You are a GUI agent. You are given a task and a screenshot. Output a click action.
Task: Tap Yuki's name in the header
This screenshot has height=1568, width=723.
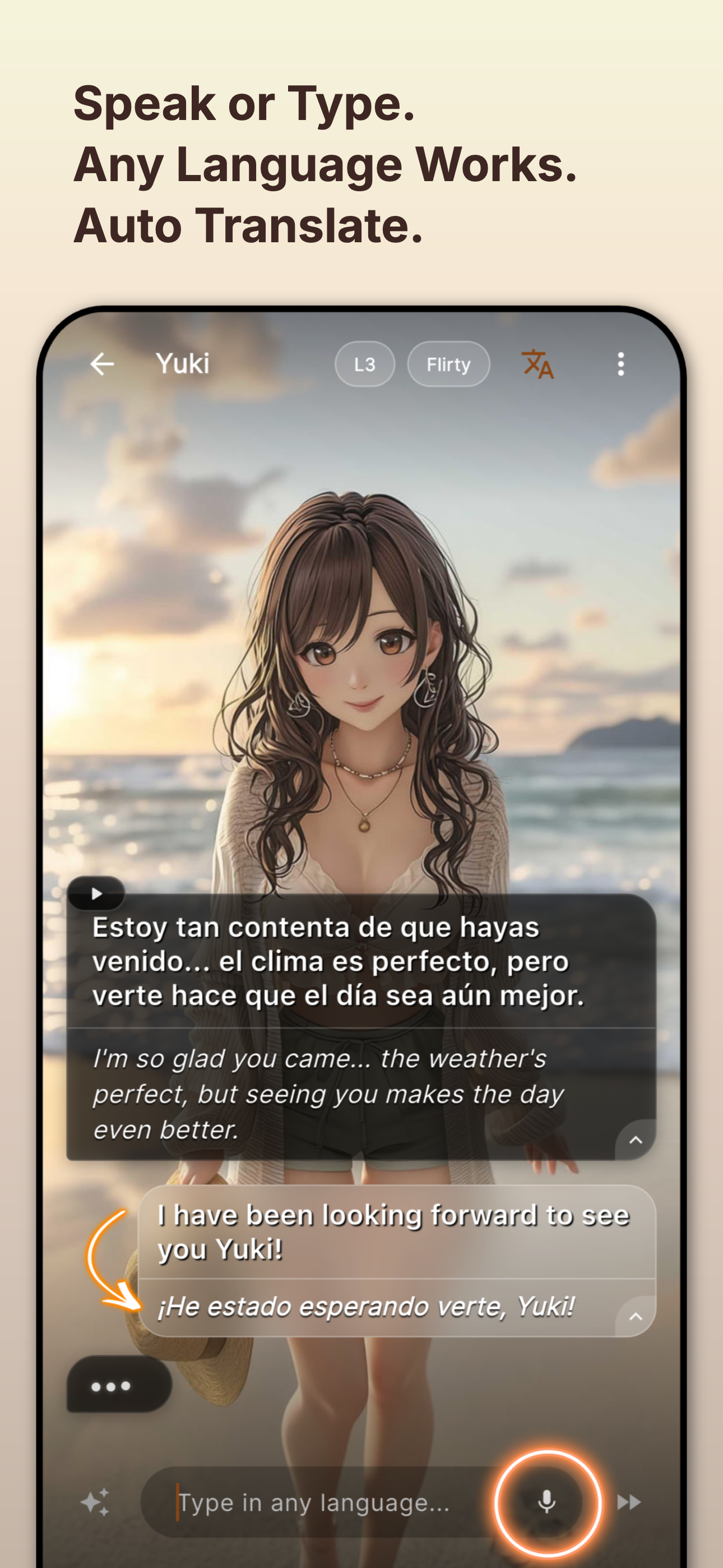[x=183, y=363]
